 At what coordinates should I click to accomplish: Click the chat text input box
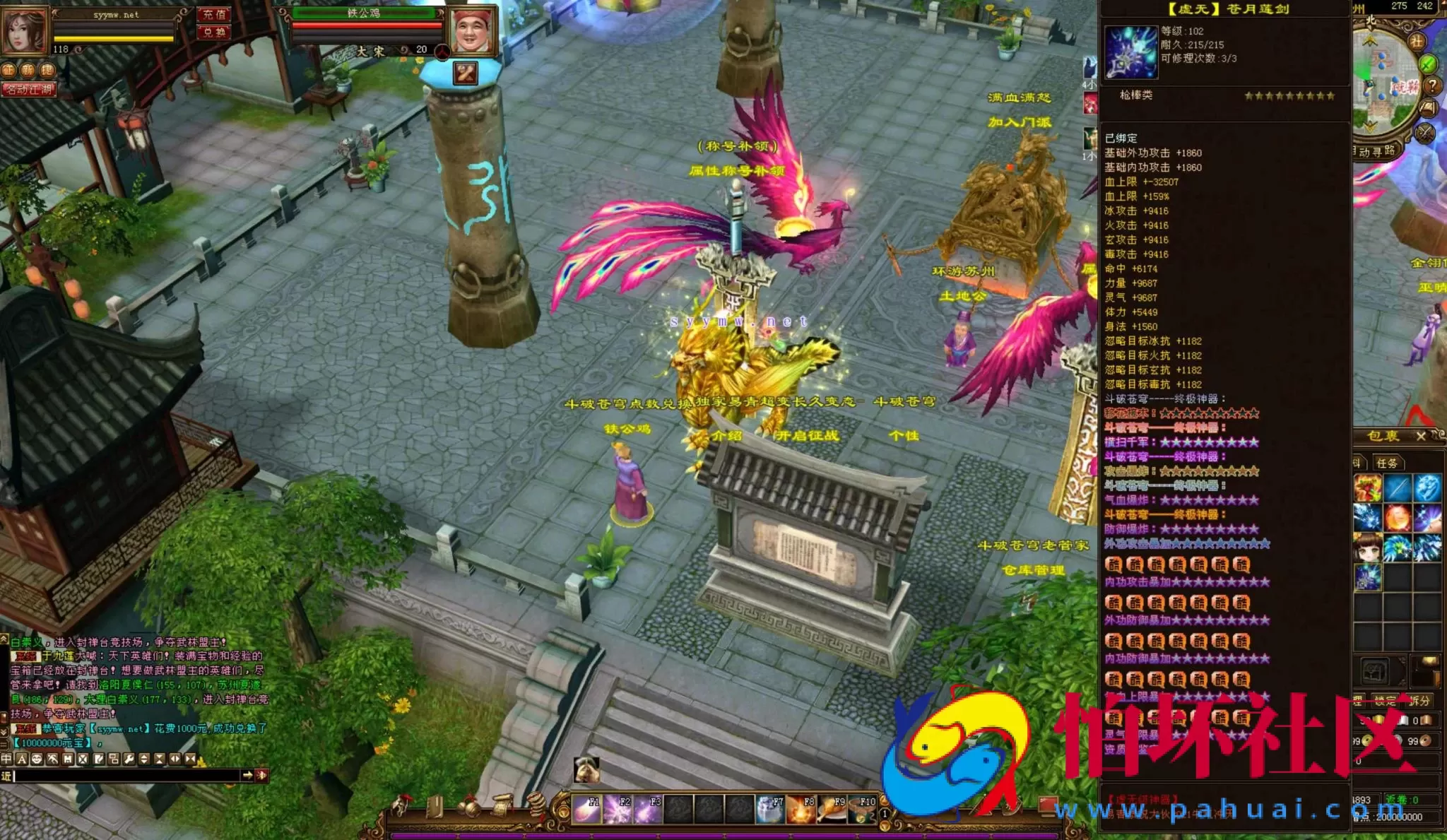click(127, 776)
